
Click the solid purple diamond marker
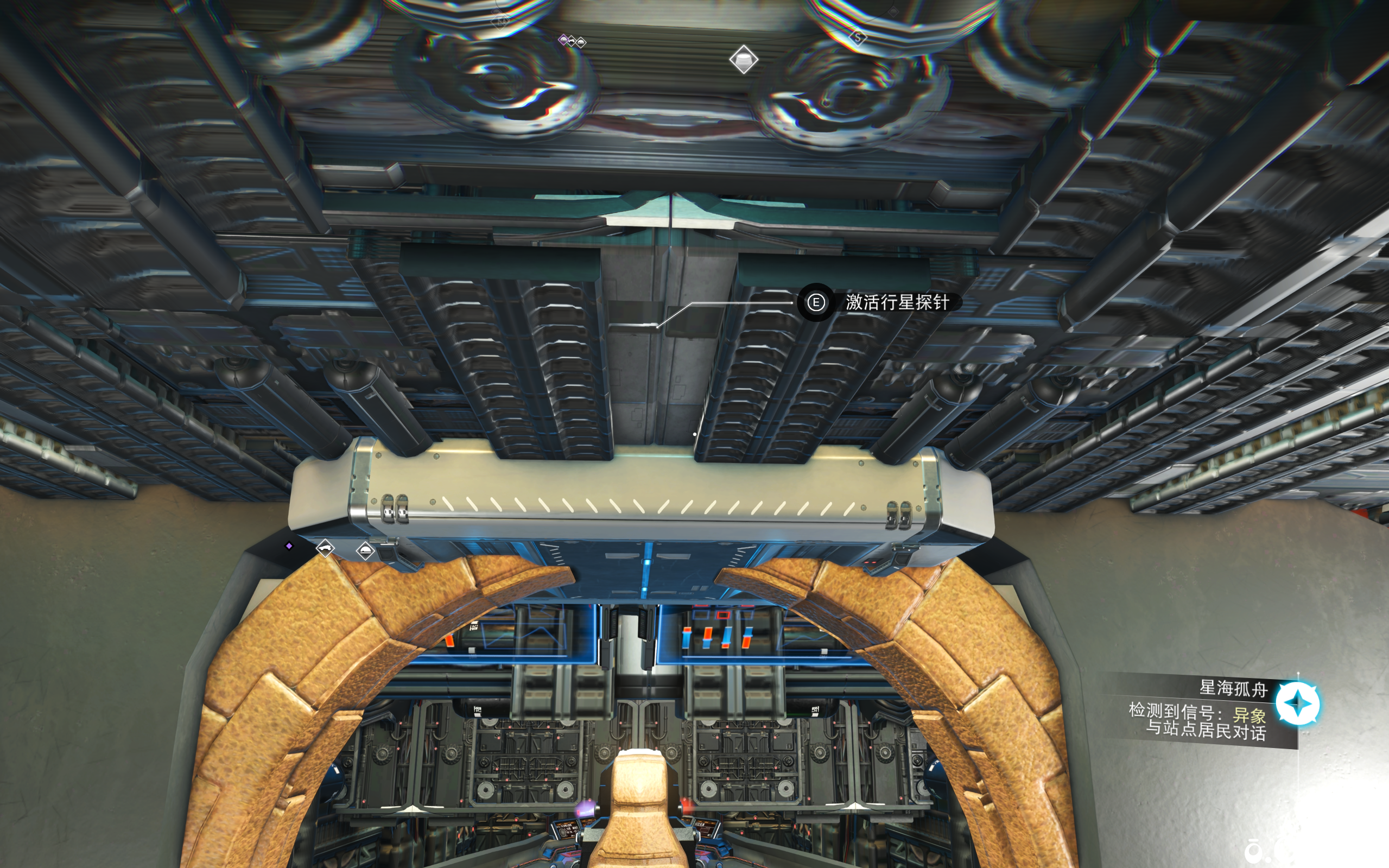[x=289, y=546]
